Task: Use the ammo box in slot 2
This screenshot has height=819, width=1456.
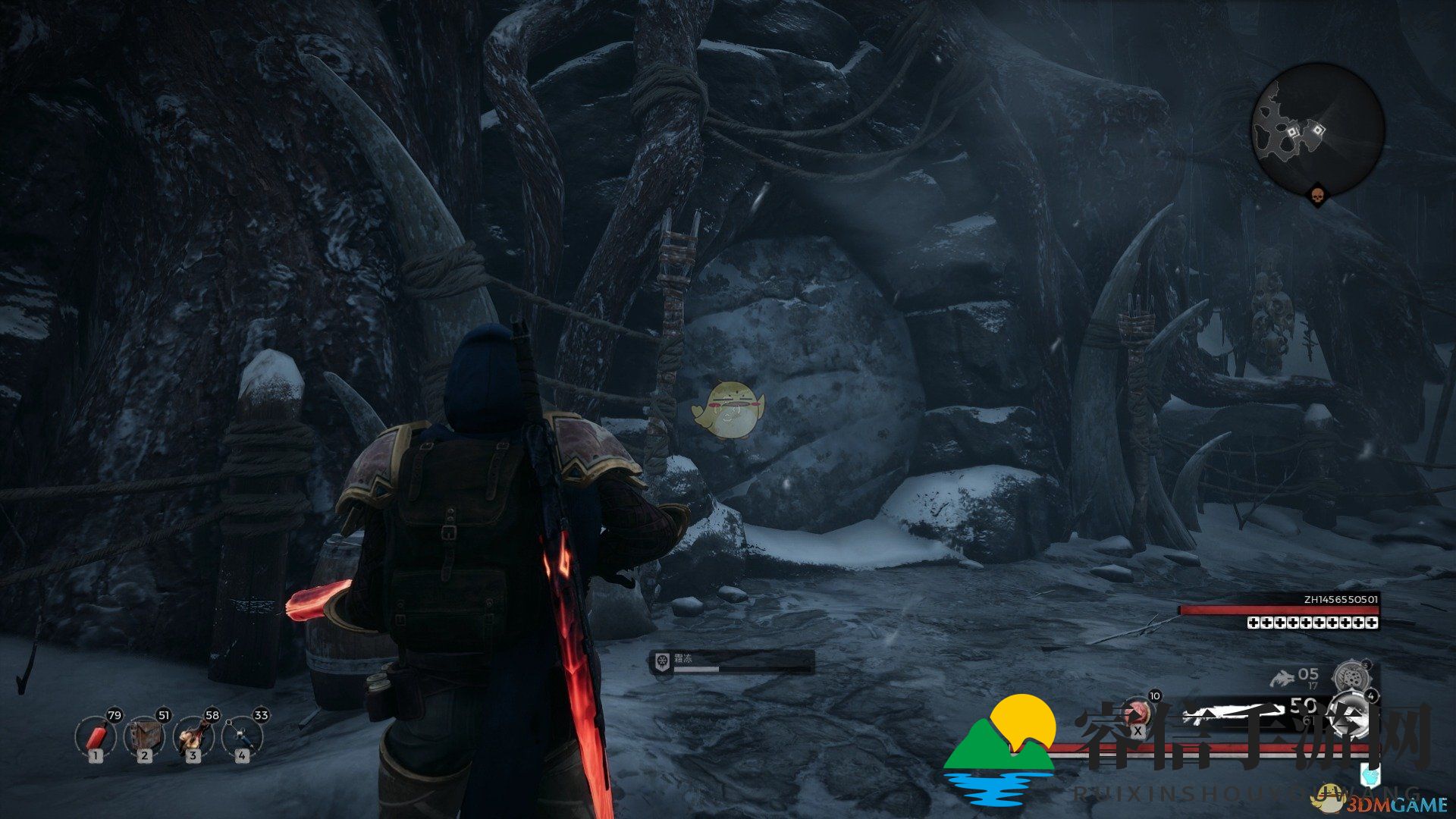Action: [x=144, y=737]
